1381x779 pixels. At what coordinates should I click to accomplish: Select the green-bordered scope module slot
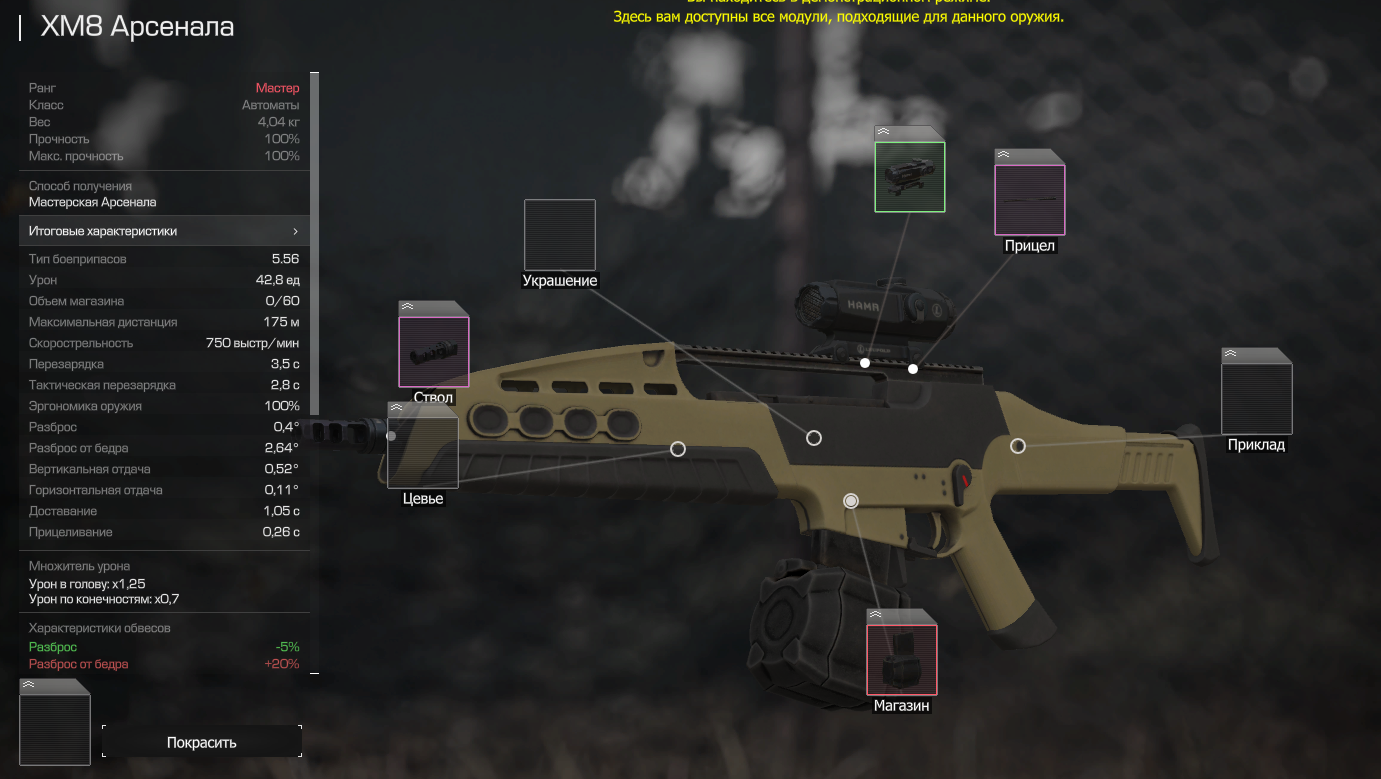tap(909, 177)
